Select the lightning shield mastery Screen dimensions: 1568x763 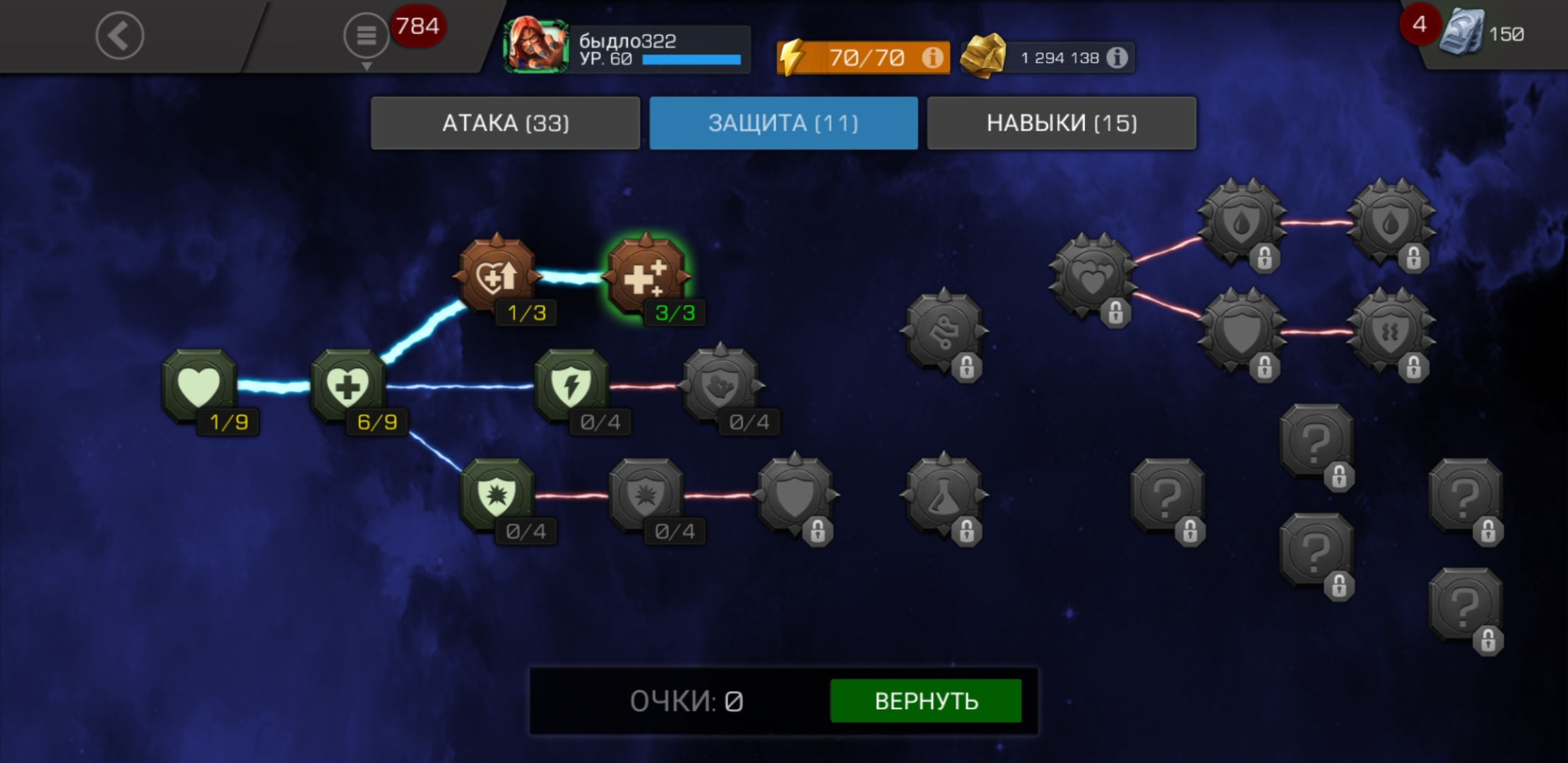(x=571, y=386)
